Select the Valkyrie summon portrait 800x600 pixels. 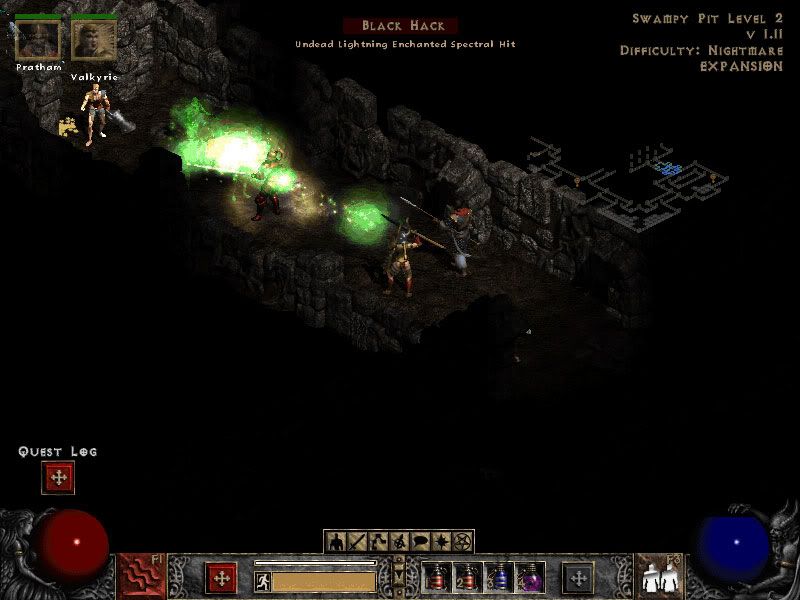[x=94, y=40]
